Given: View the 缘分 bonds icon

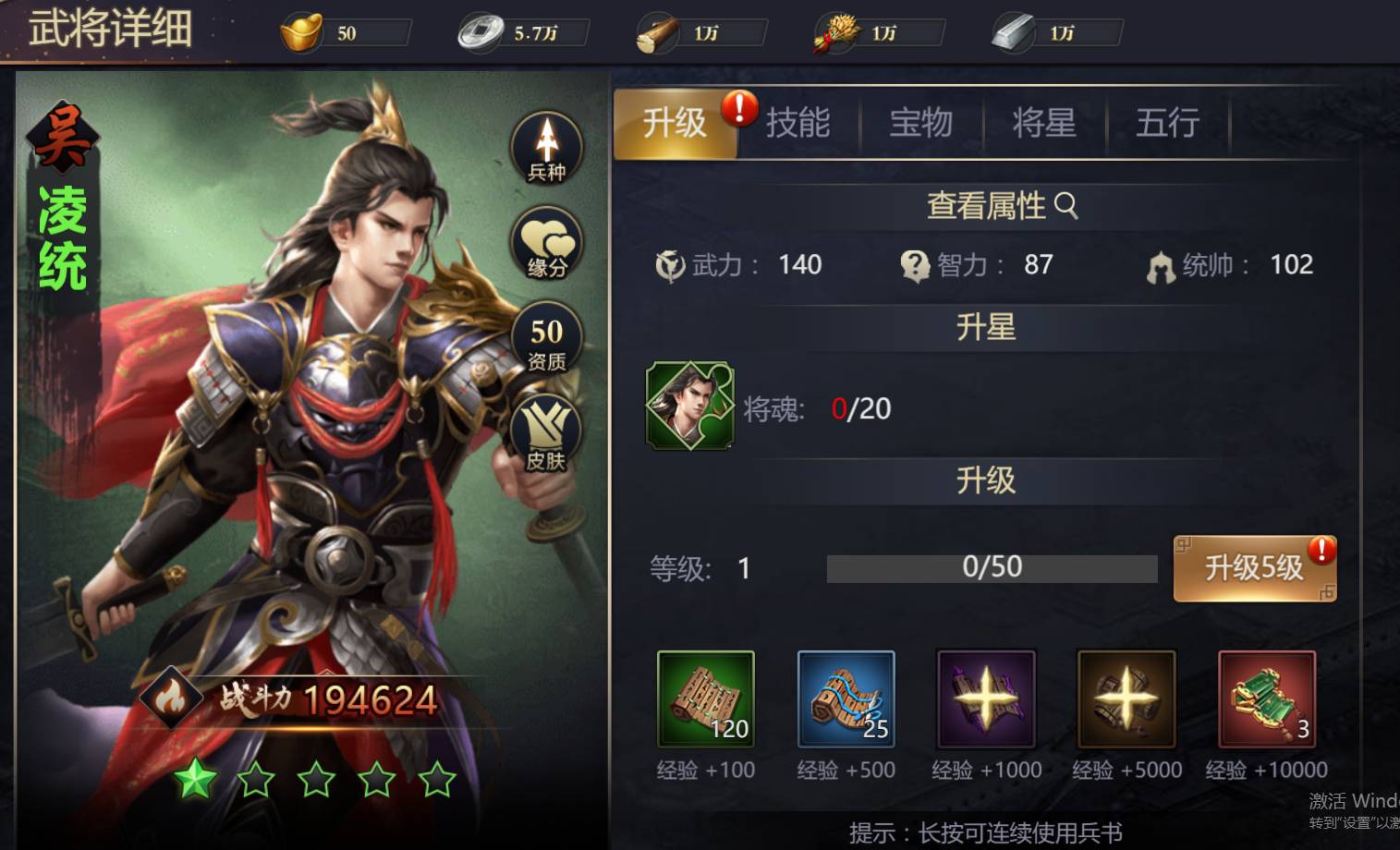Looking at the screenshot, I should coord(547,244).
